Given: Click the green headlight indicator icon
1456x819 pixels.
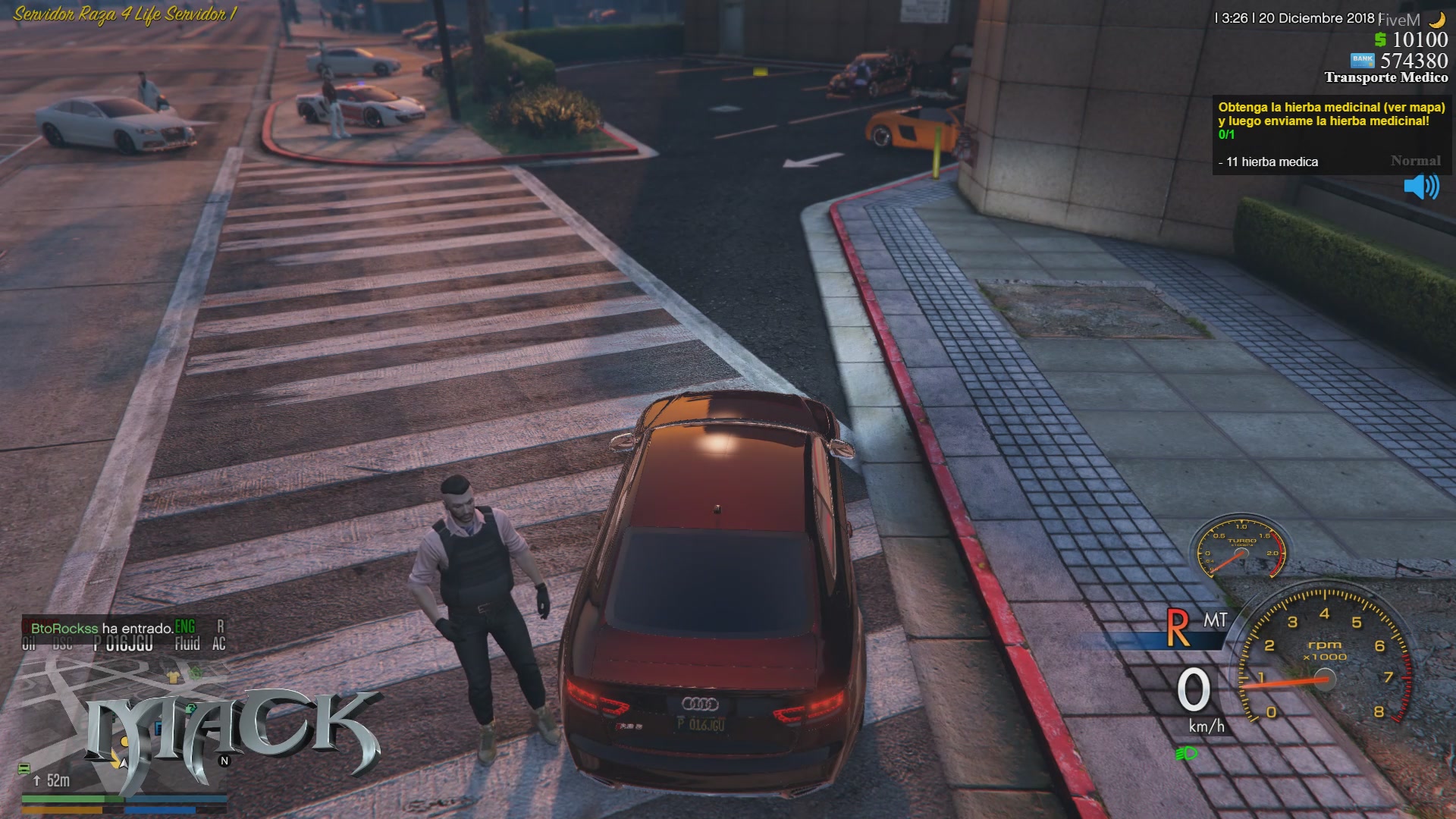Looking at the screenshot, I should coord(1186,753).
